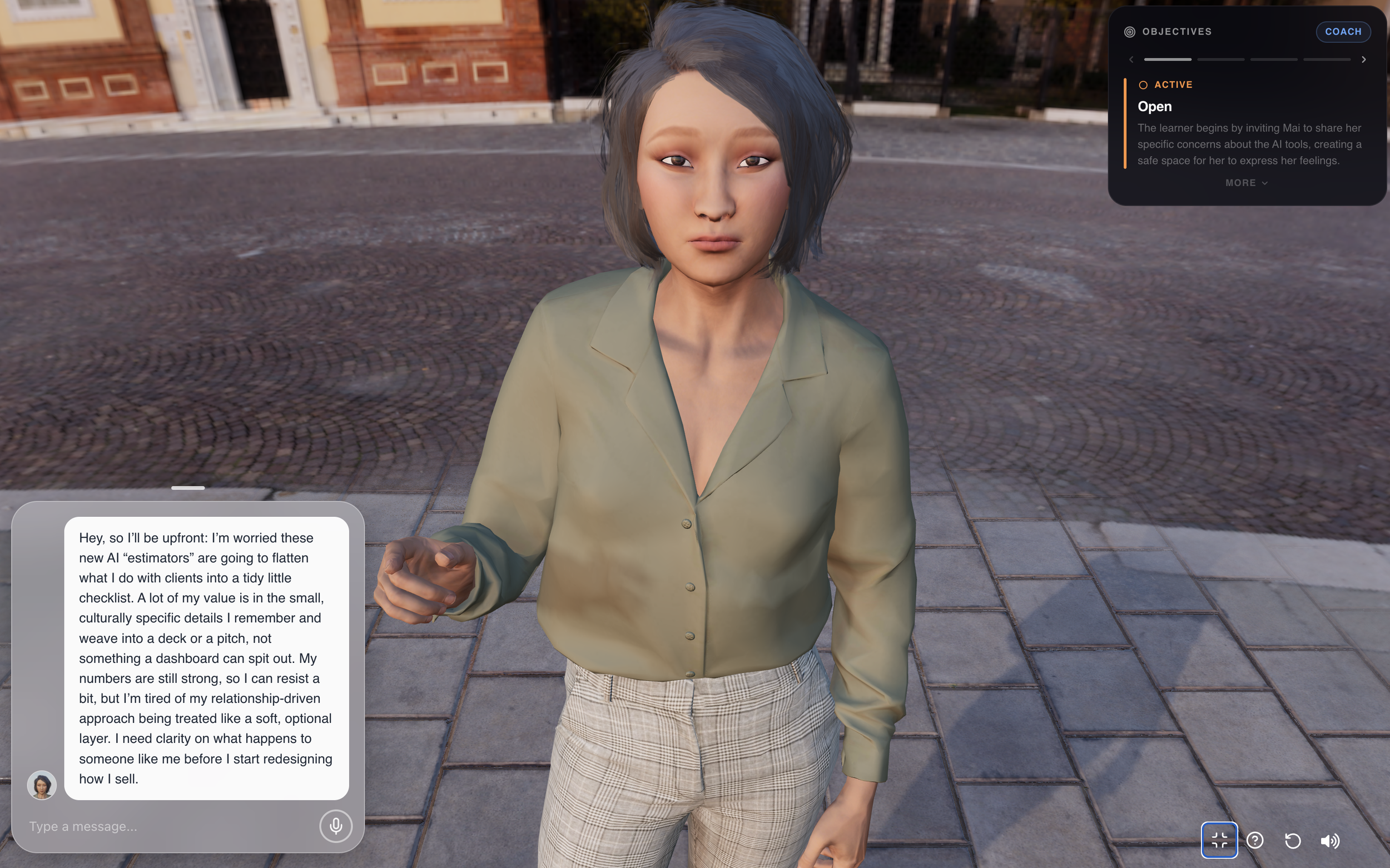
Task: Open the help question mark
Action: tap(1255, 840)
